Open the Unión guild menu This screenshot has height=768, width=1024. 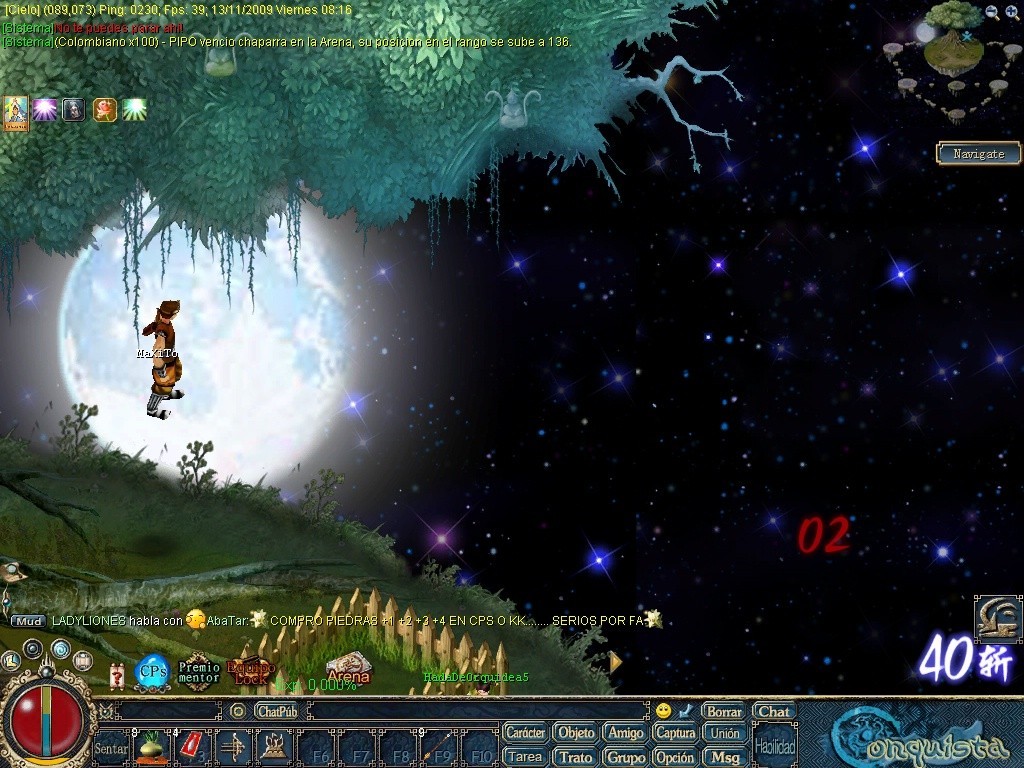[725, 733]
